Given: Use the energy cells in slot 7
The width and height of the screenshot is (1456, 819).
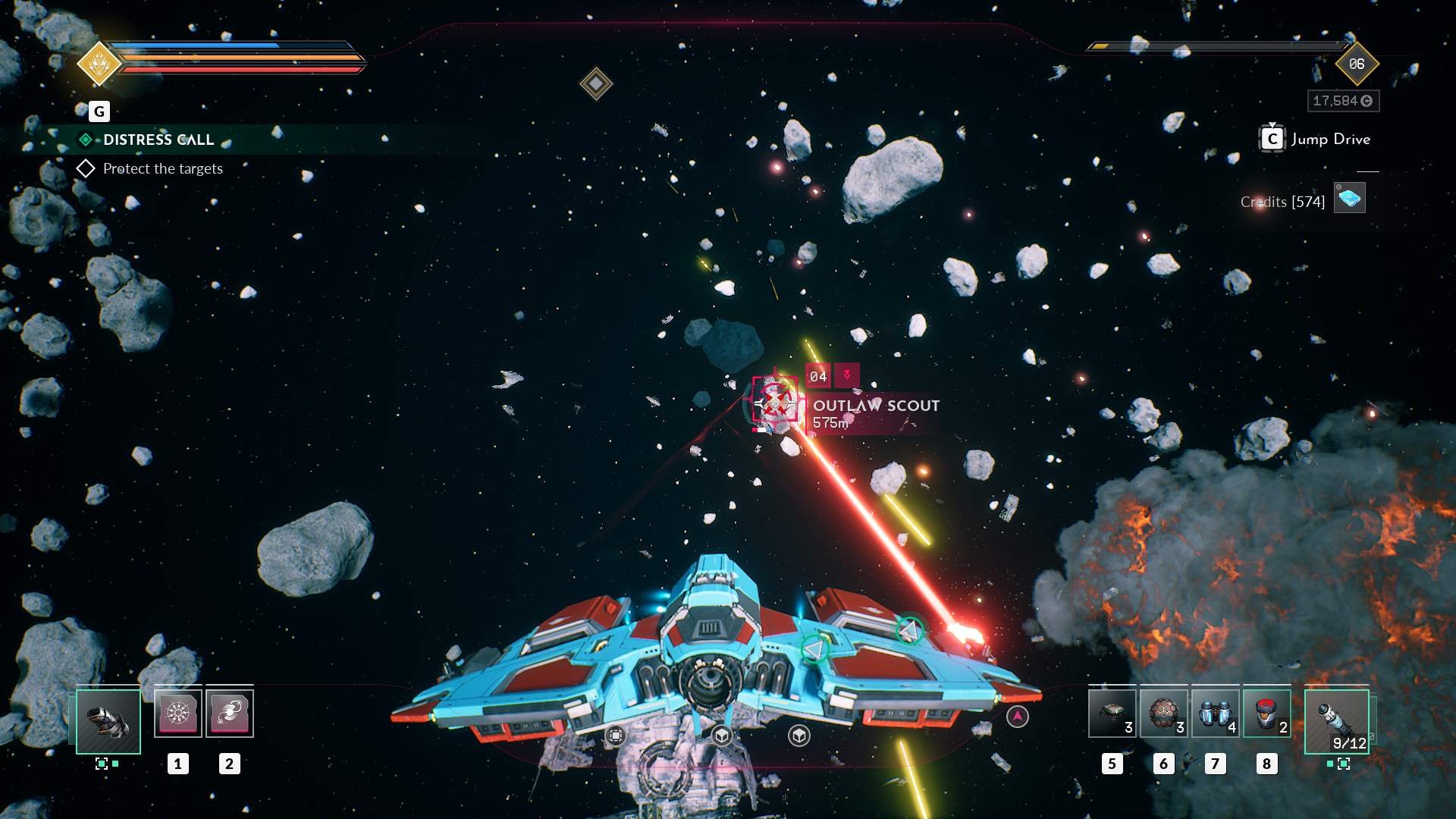Looking at the screenshot, I should point(1215,714).
